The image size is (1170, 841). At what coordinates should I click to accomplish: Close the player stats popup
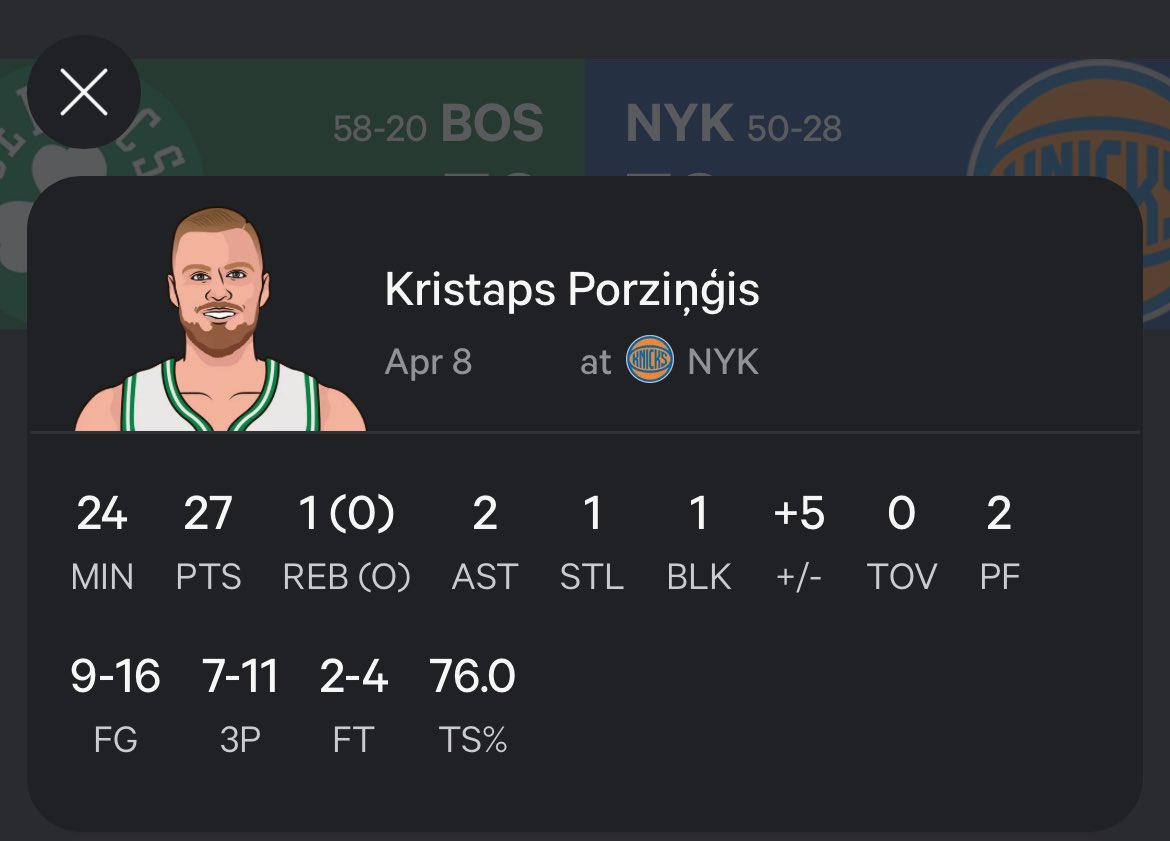[84, 93]
